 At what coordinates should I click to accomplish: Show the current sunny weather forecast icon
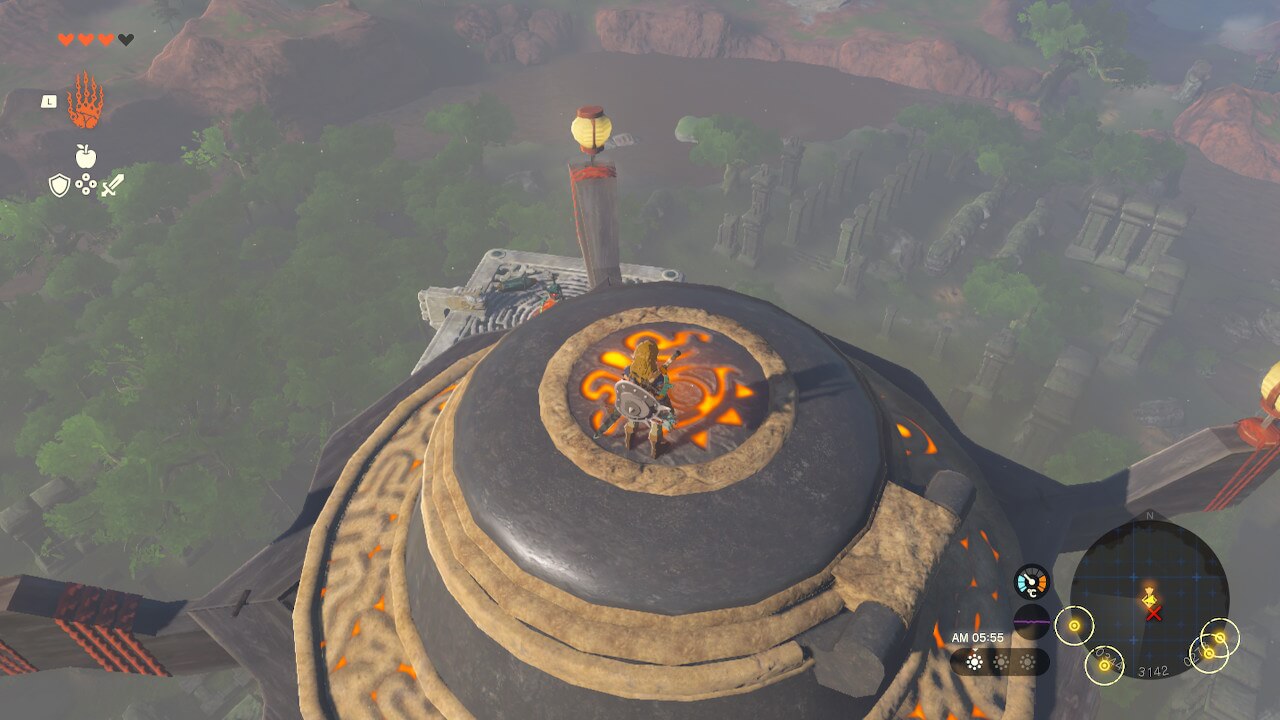[x=974, y=662]
